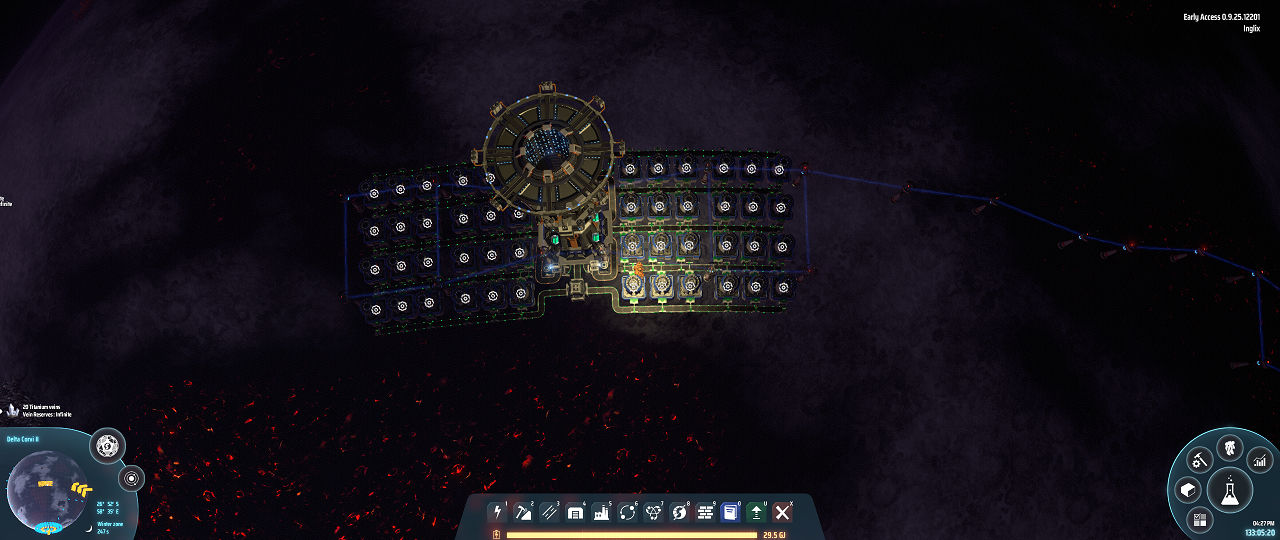Choose the Dyson sphere build category
Screen dimensions: 1280x540
679,512
